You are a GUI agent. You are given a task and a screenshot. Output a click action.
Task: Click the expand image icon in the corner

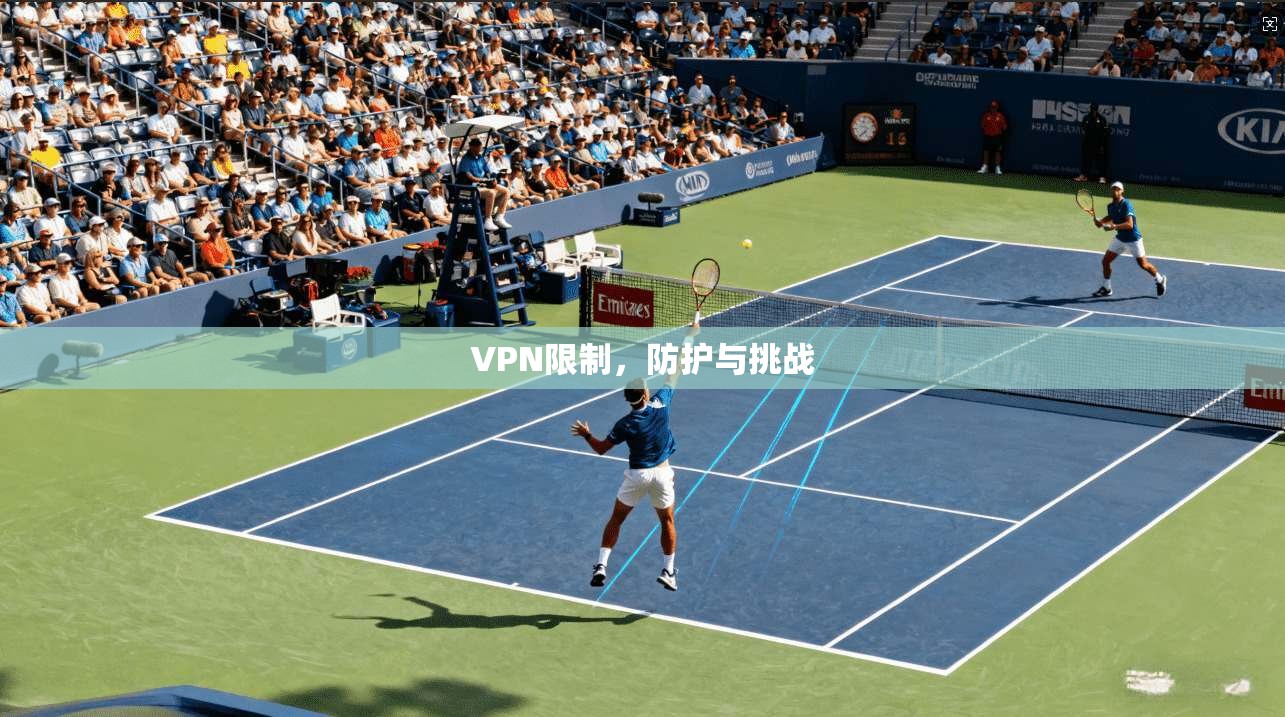[x=1270, y=23]
